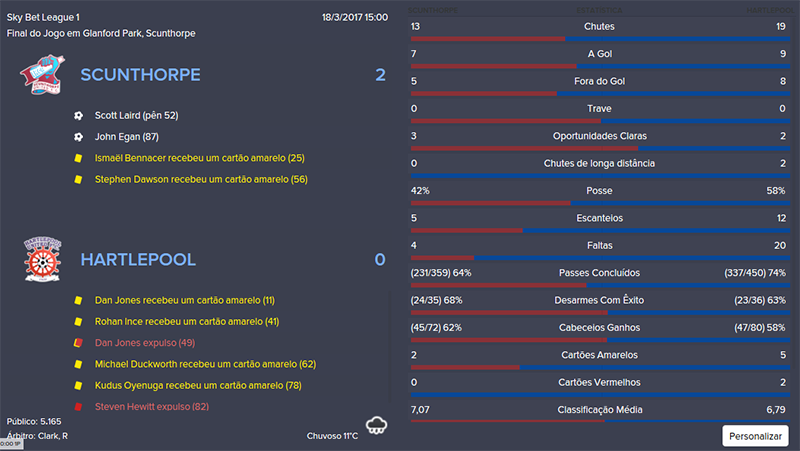Click the Personalizar button
This screenshot has width=800, height=451.
(755, 436)
